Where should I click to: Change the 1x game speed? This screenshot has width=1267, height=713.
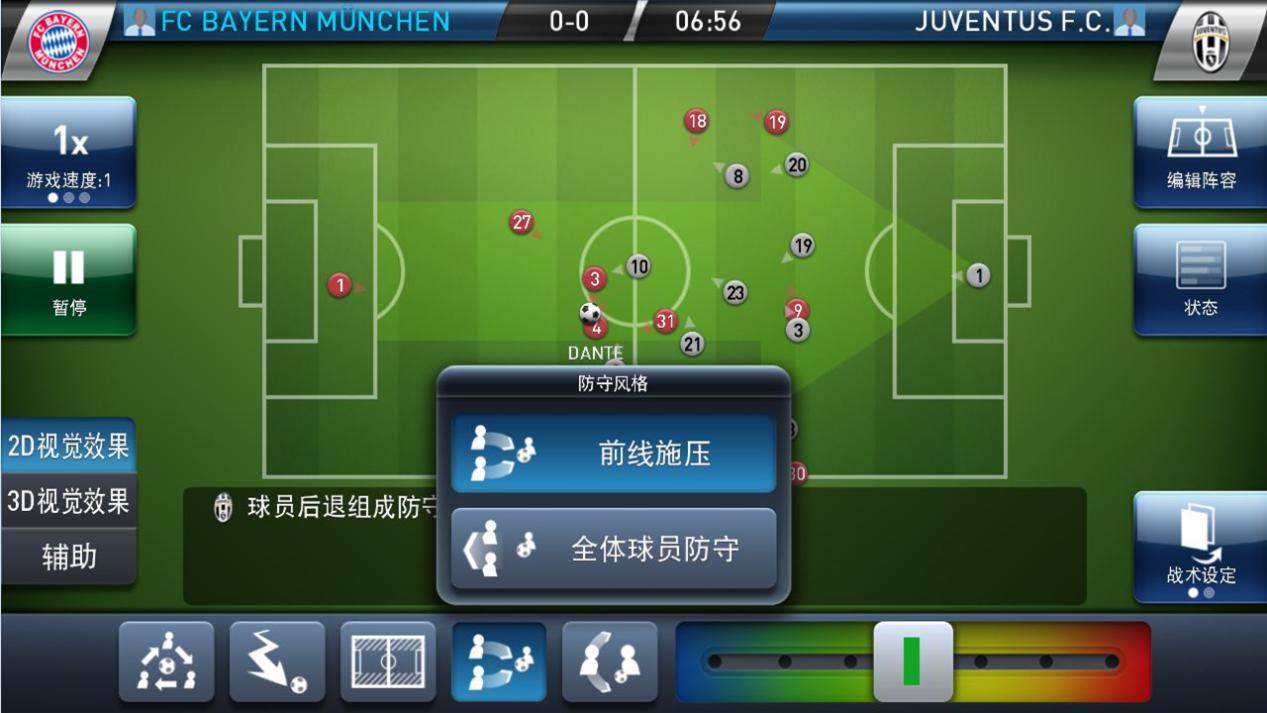(x=69, y=153)
